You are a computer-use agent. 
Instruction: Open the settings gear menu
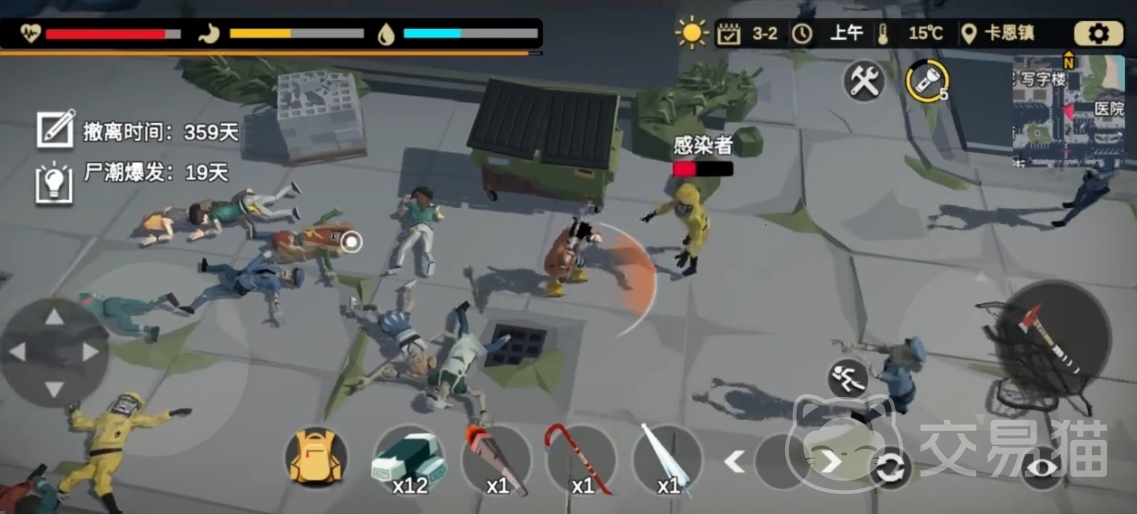click(x=1098, y=33)
